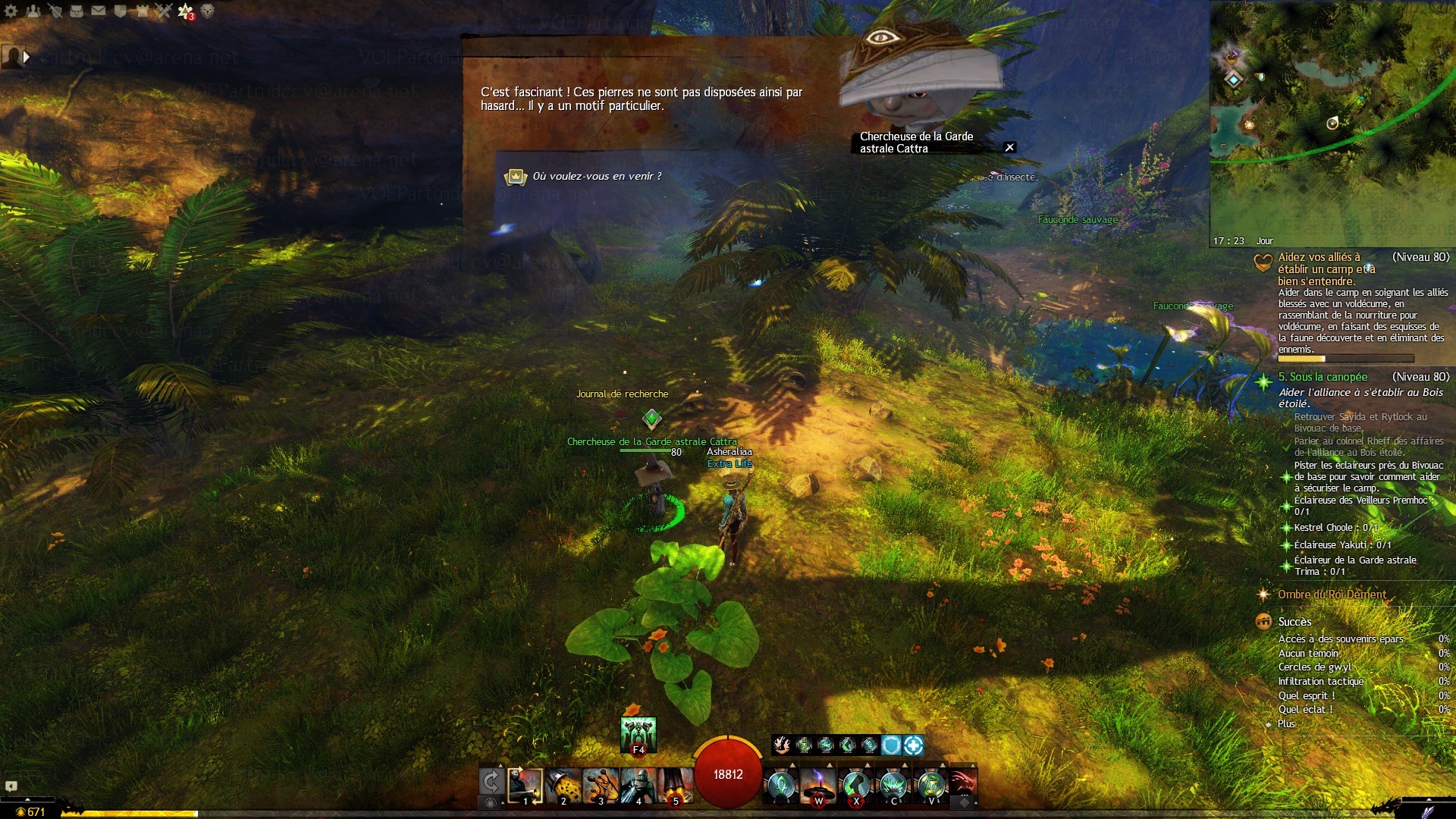The height and width of the screenshot is (819, 1456).
Task: Expand the party portrait arrow
Action: (x=27, y=56)
